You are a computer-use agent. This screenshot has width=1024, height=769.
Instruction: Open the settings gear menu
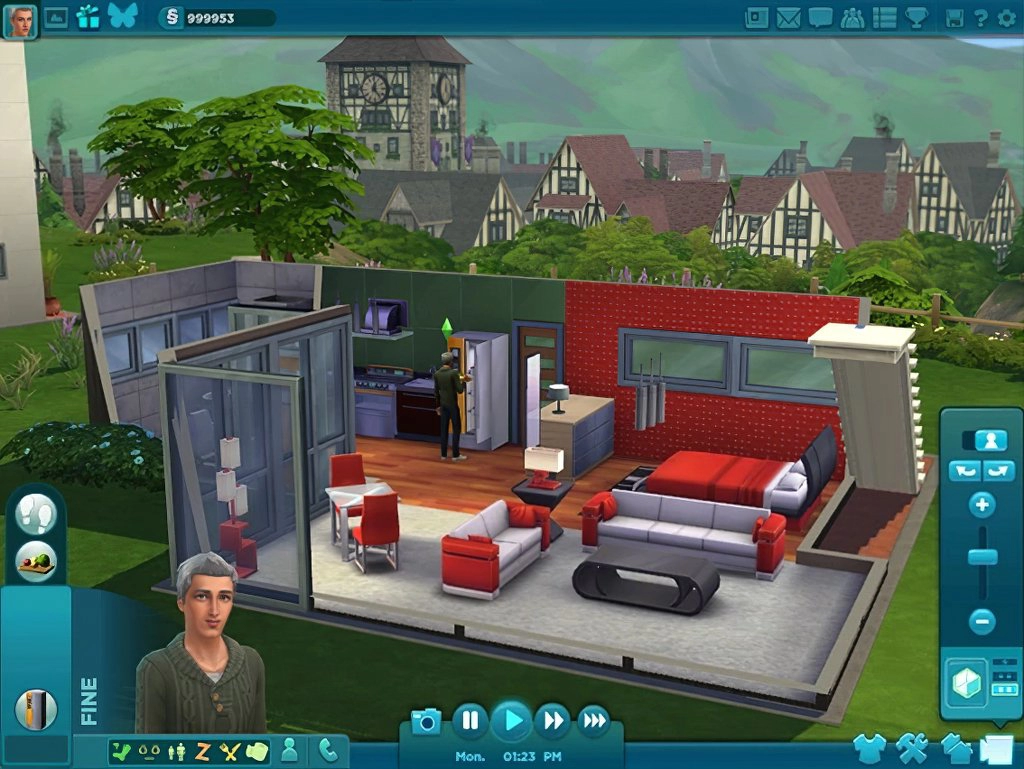1004,17
